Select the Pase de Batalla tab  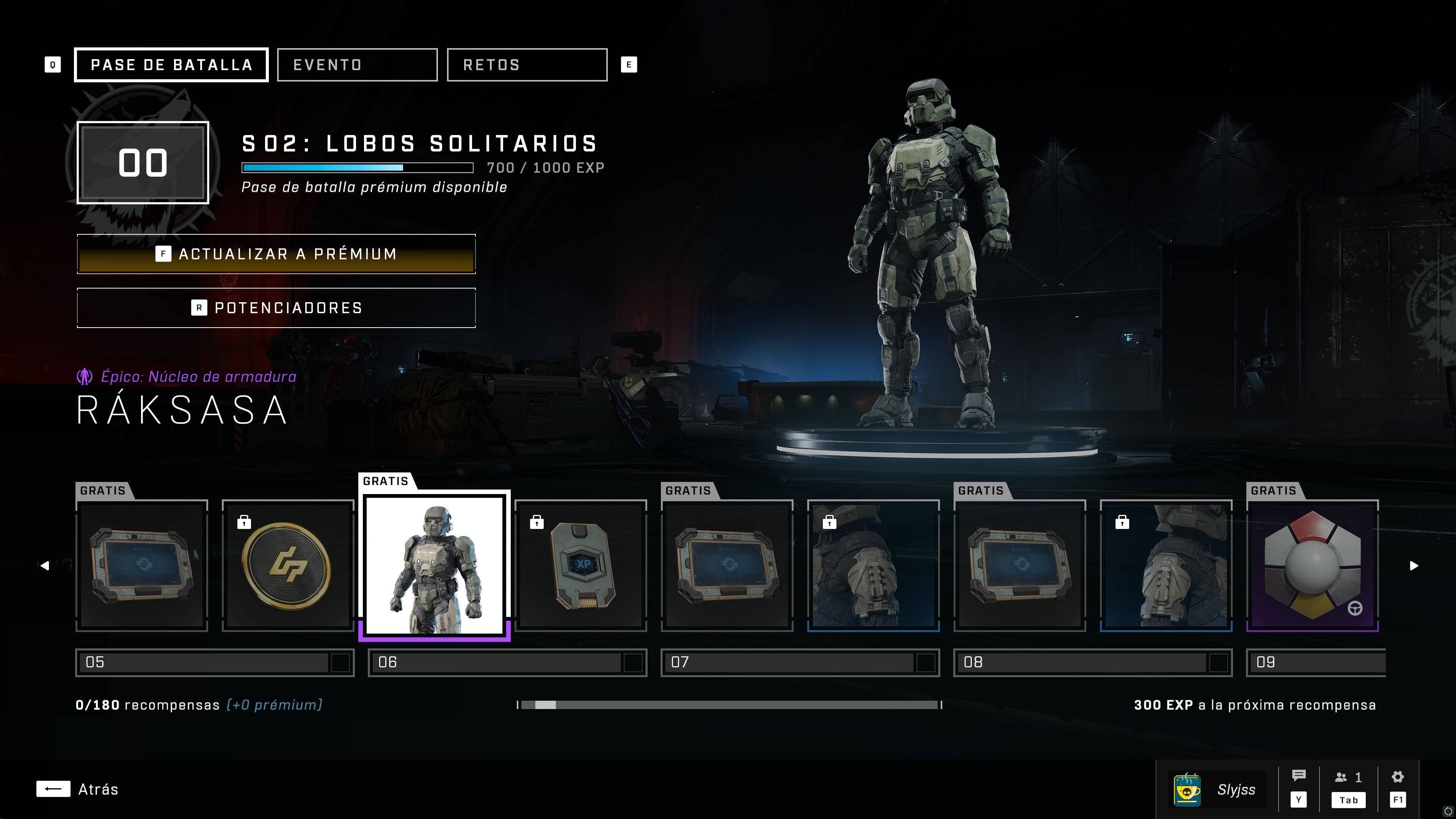coord(171,65)
